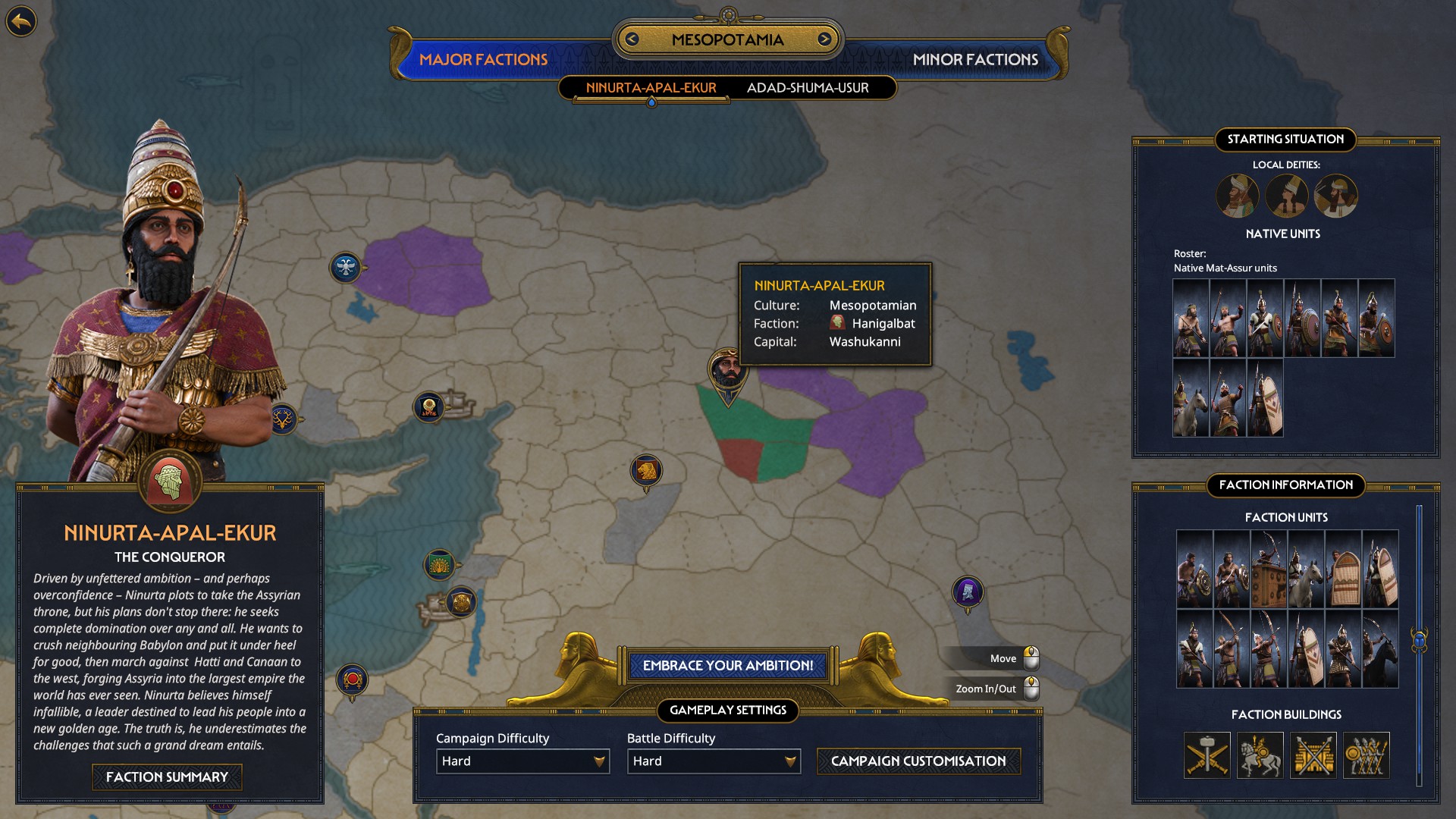Click the back arrow in the top-left corner
Image resolution: width=1456 pixels, height=819 pixels.
pyautogui.click(x=22, y=19)
